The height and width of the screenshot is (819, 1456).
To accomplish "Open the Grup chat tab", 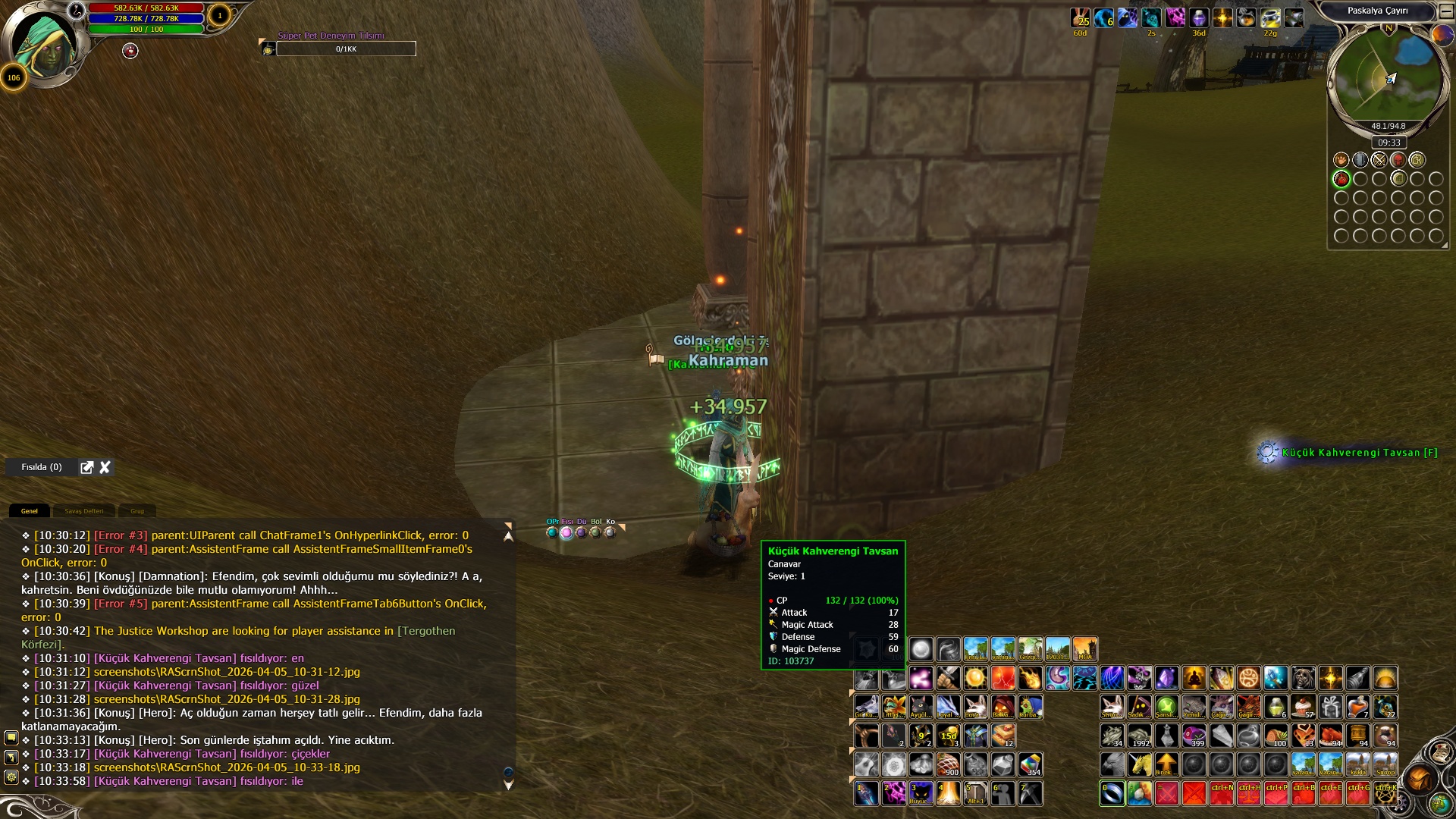I will click(137, 511).
